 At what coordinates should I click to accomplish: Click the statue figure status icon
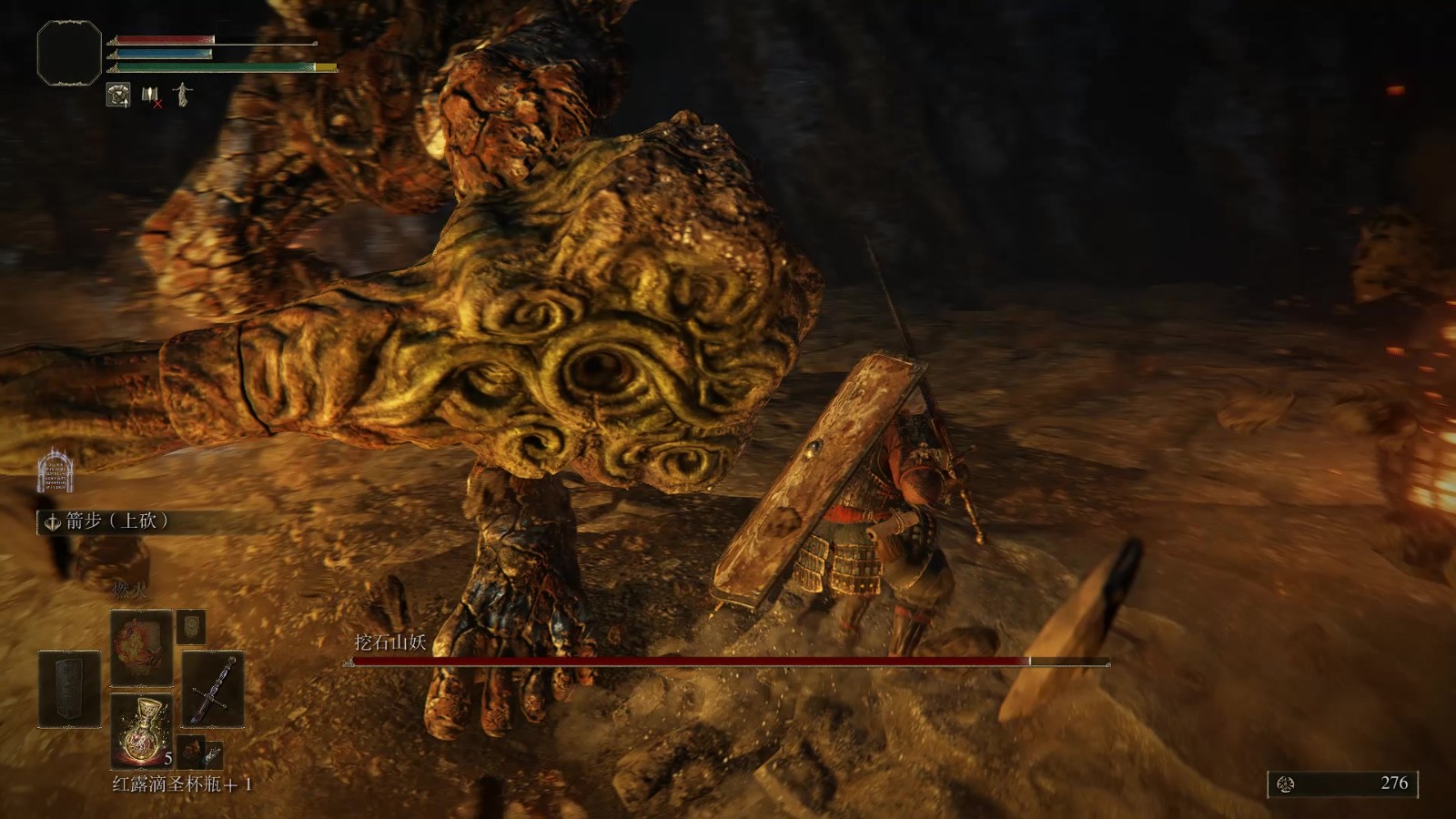183,95
